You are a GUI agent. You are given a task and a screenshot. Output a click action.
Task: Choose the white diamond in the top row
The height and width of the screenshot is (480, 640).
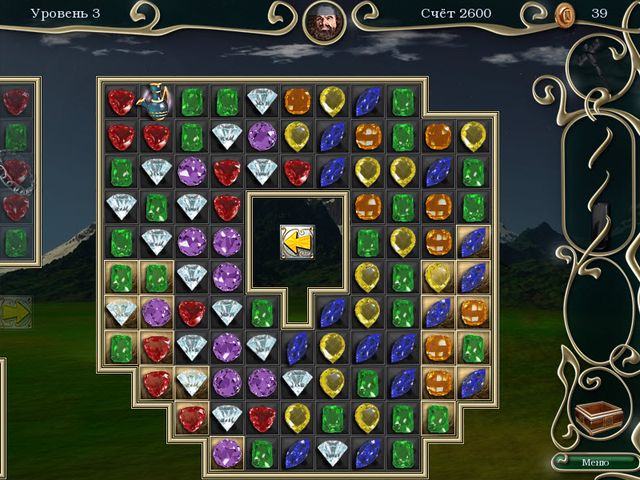coord(262,101)
